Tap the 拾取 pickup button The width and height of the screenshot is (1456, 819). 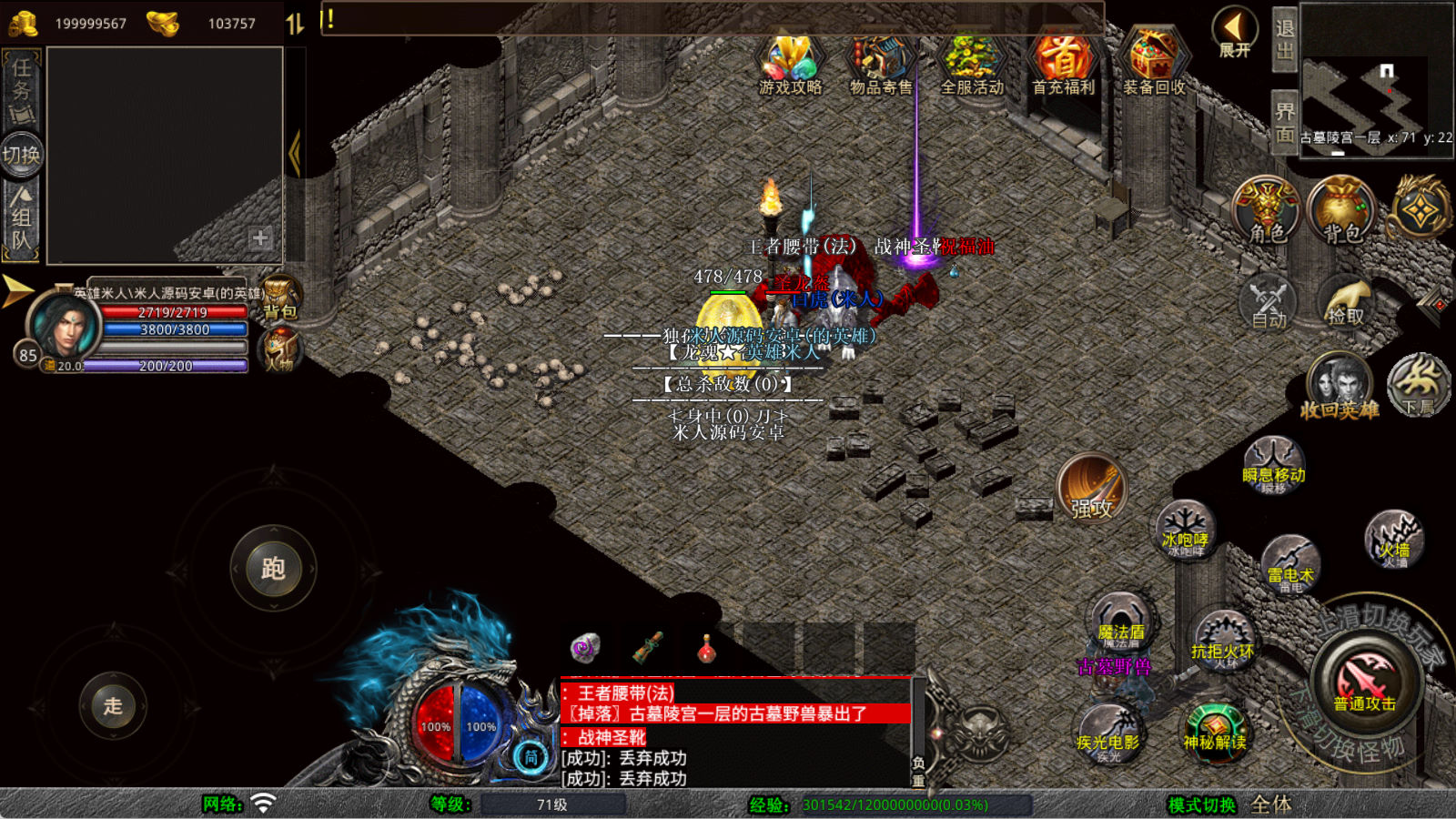coord(1346,302)
